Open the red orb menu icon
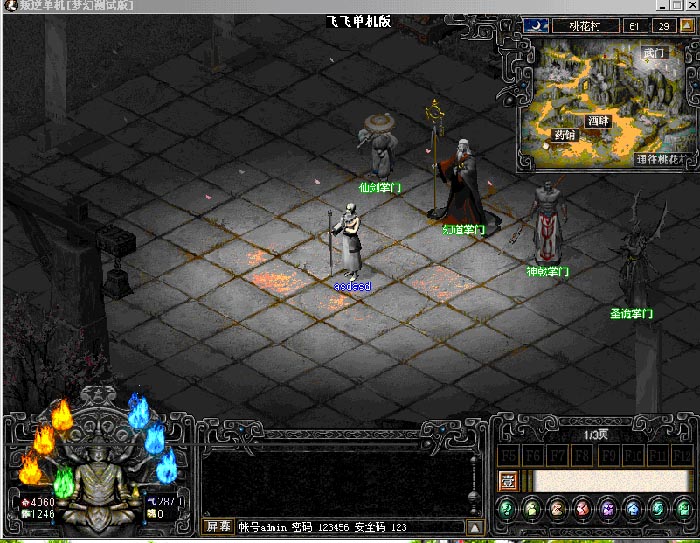 click(583, 509)
